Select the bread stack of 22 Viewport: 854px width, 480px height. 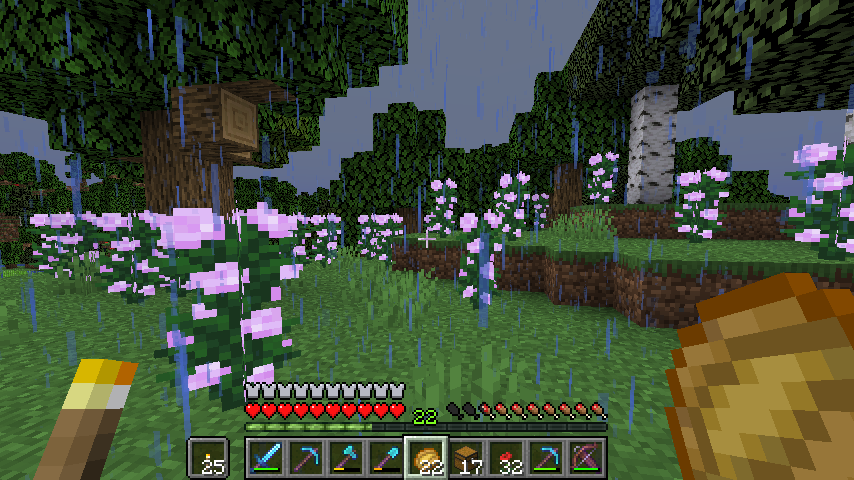click(426, 458)
